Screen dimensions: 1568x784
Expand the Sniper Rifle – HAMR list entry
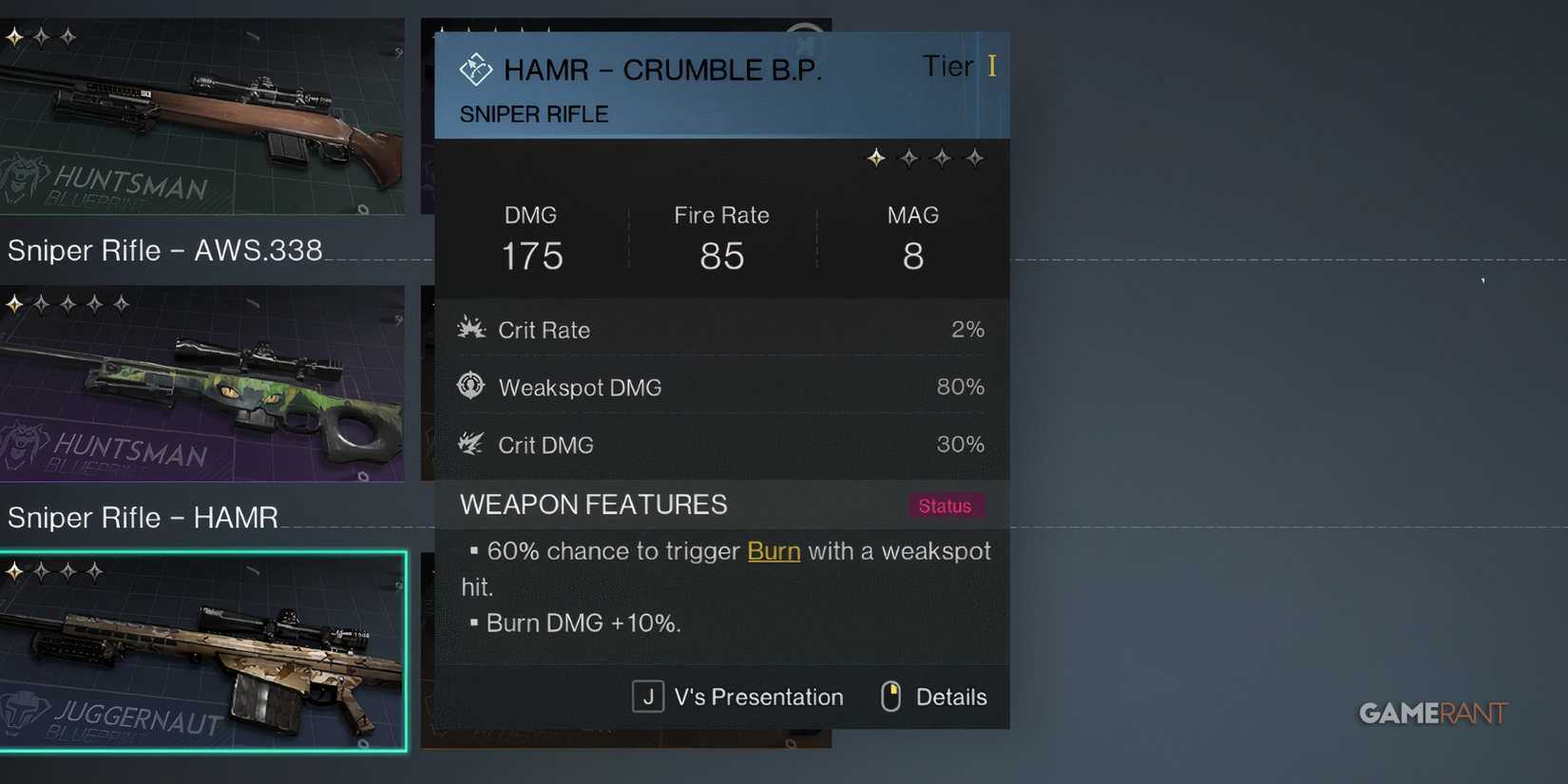(143, 518)
